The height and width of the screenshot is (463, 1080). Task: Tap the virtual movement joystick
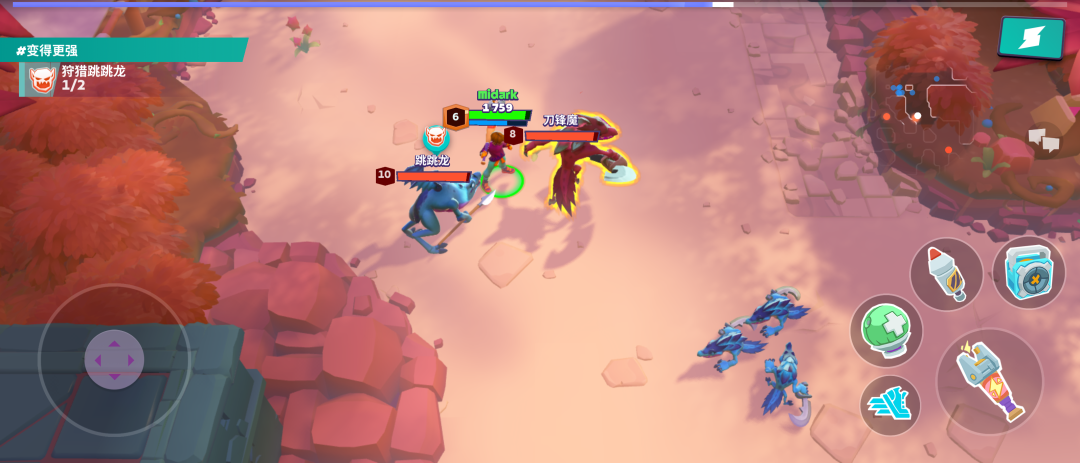click(x=114, y=359)
